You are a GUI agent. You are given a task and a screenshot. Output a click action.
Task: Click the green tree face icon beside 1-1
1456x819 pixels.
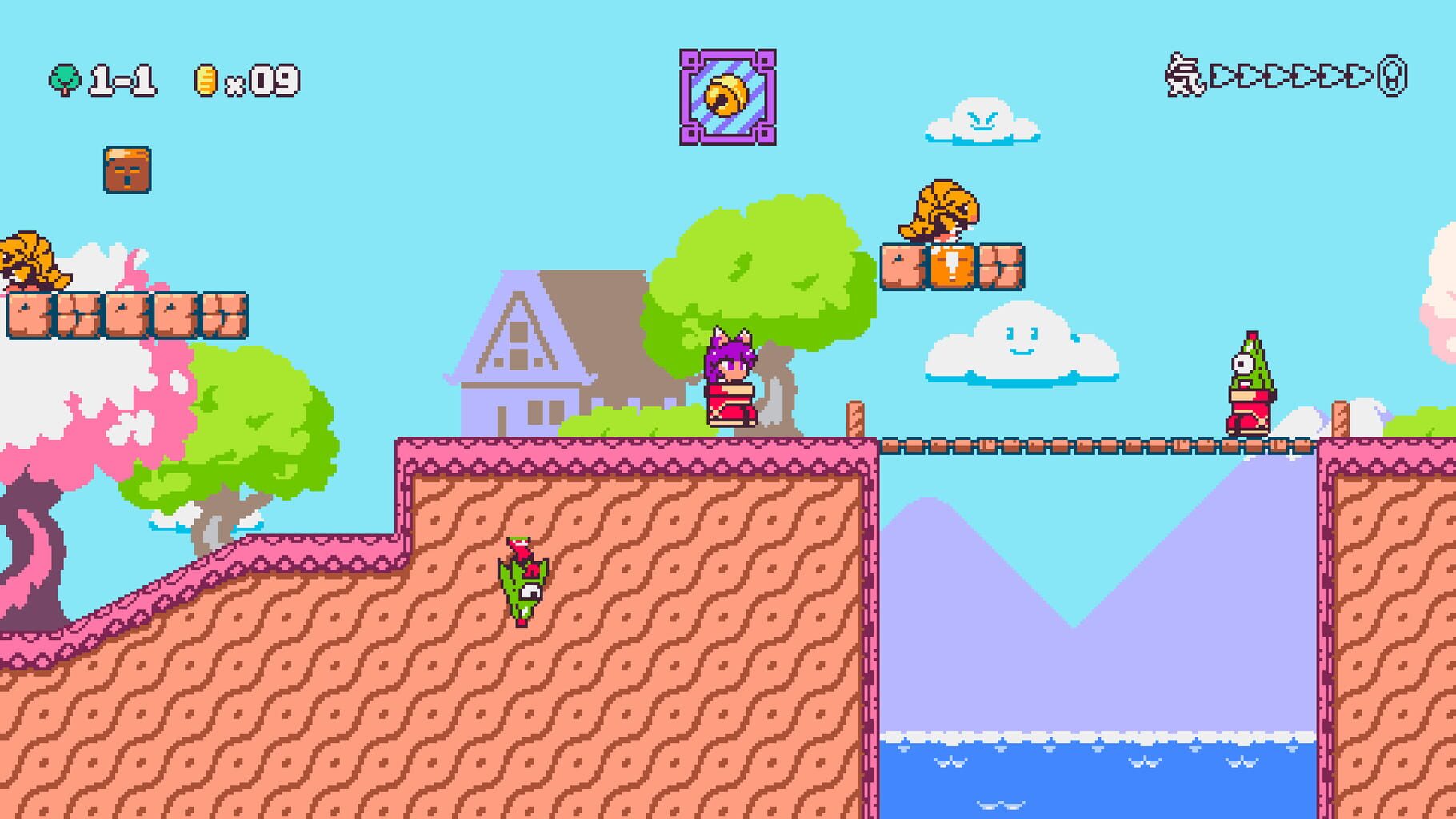pyautogui.click(x=66, y=78)
